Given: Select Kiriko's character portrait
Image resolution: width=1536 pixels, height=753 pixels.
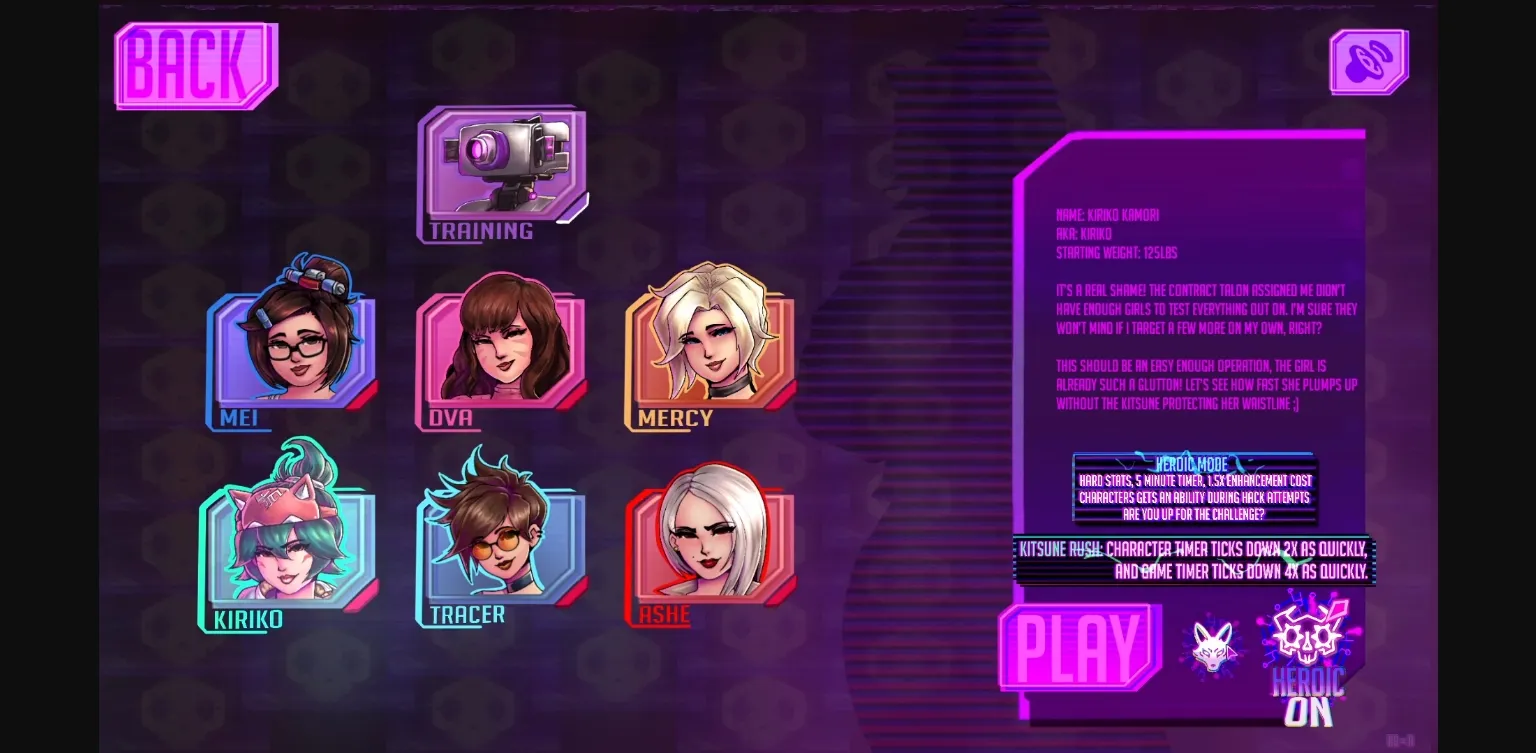Looking at the screenshot, I should (288, 543).
